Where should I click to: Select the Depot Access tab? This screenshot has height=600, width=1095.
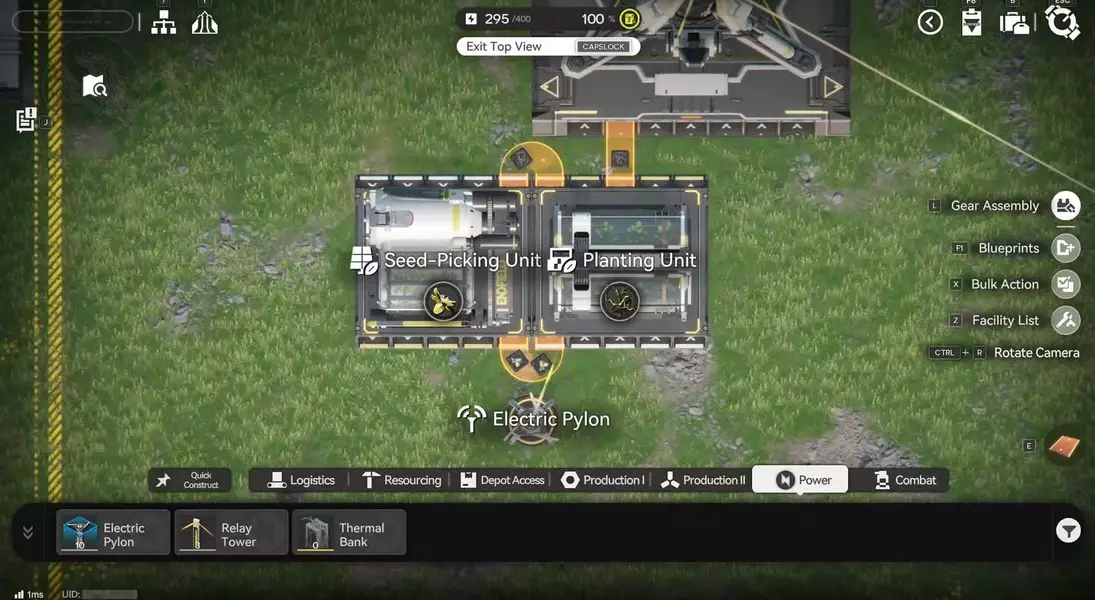point(502,480)
